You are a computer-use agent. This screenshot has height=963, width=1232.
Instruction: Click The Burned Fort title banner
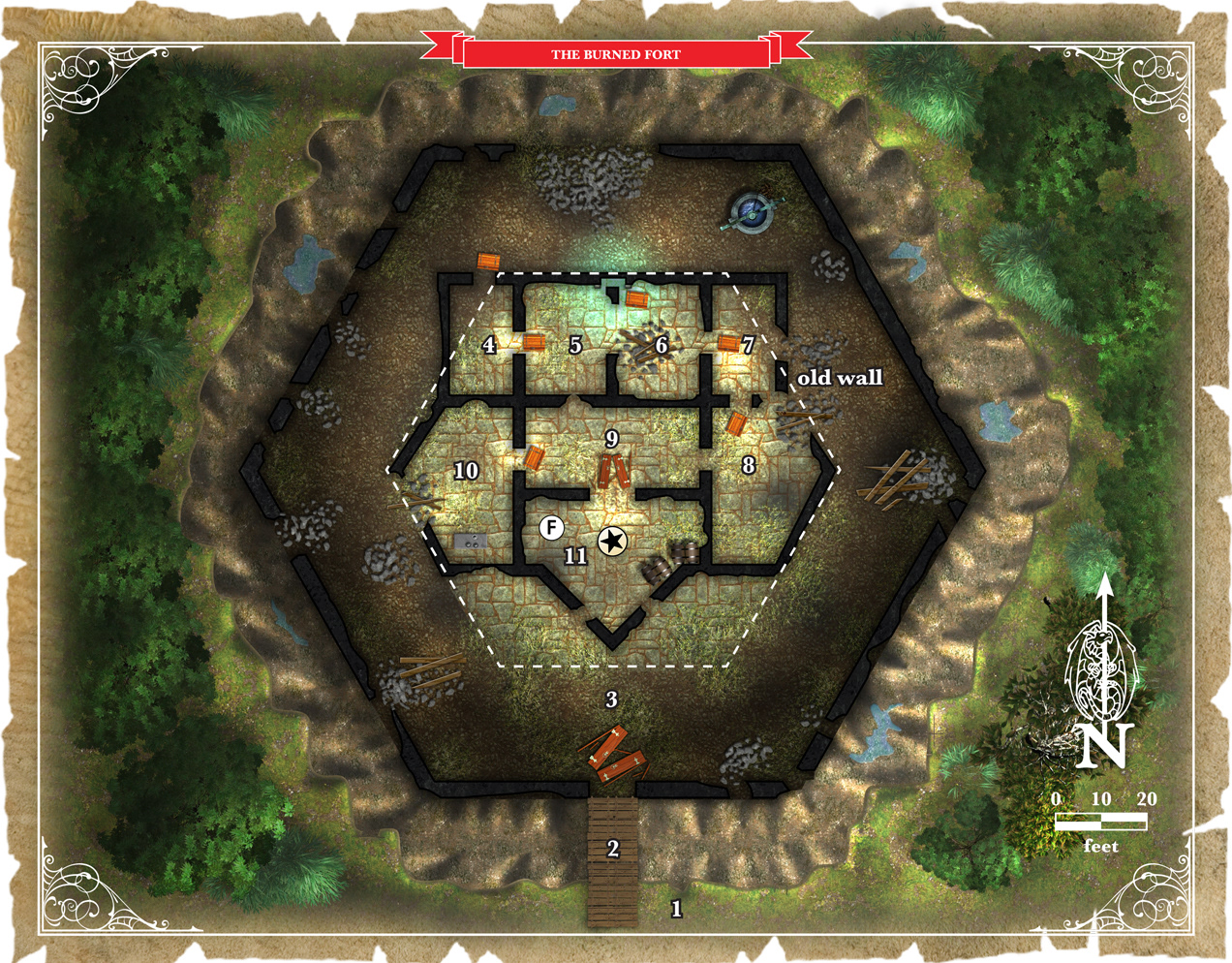click(616, 54)
